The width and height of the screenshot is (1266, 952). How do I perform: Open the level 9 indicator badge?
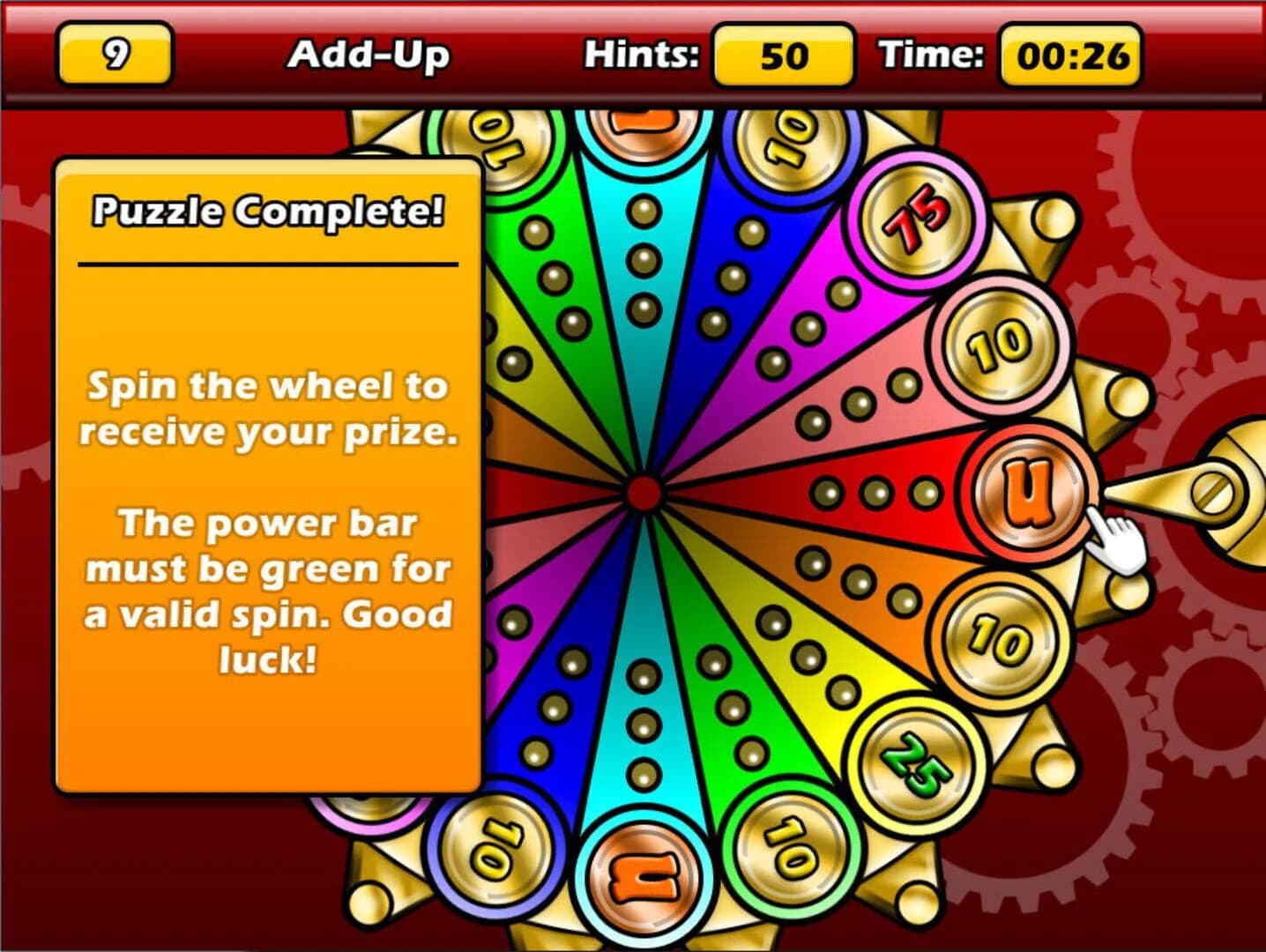(115, 56)
